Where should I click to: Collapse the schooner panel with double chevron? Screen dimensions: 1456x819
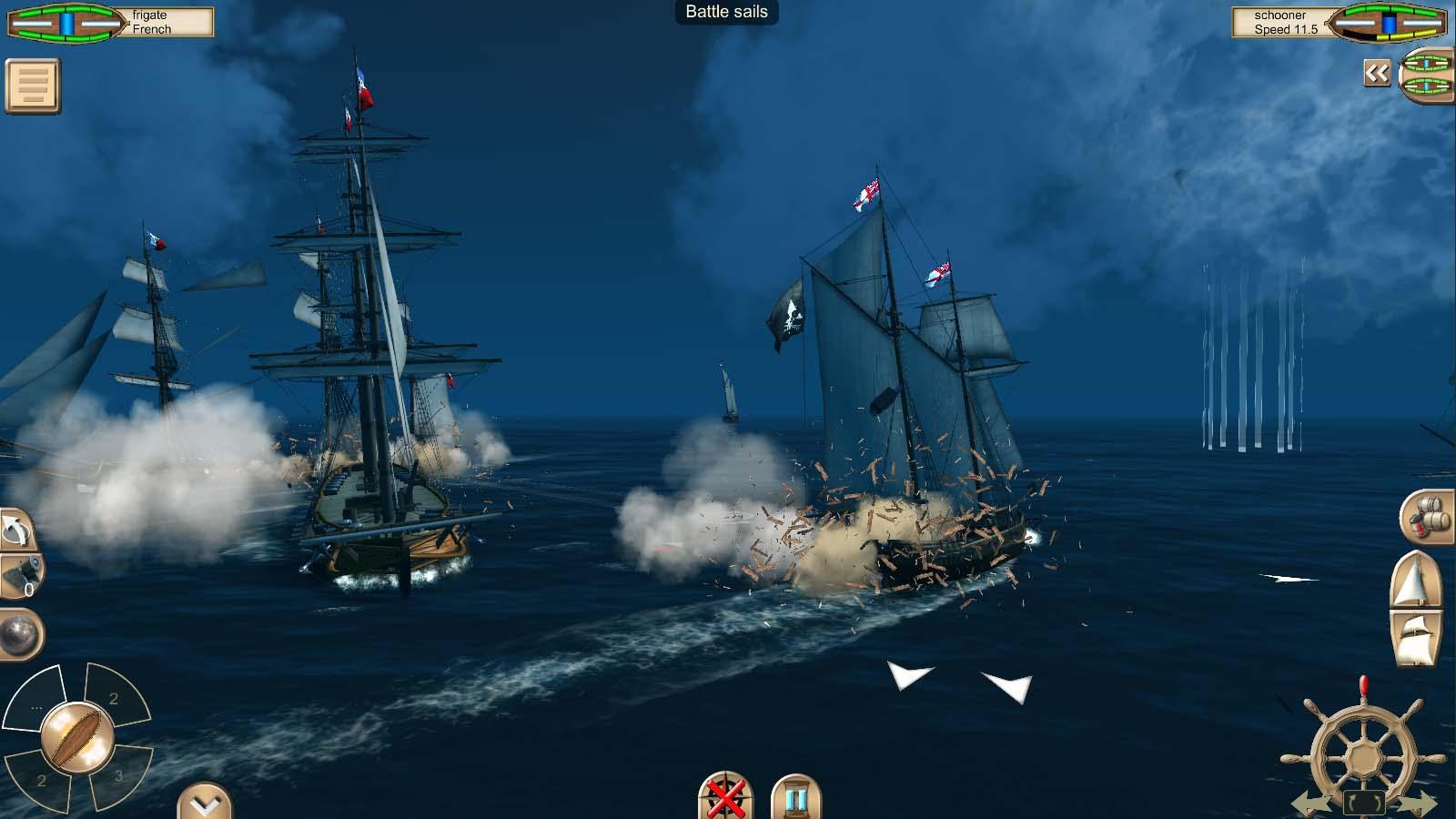tap(1376, 73)
